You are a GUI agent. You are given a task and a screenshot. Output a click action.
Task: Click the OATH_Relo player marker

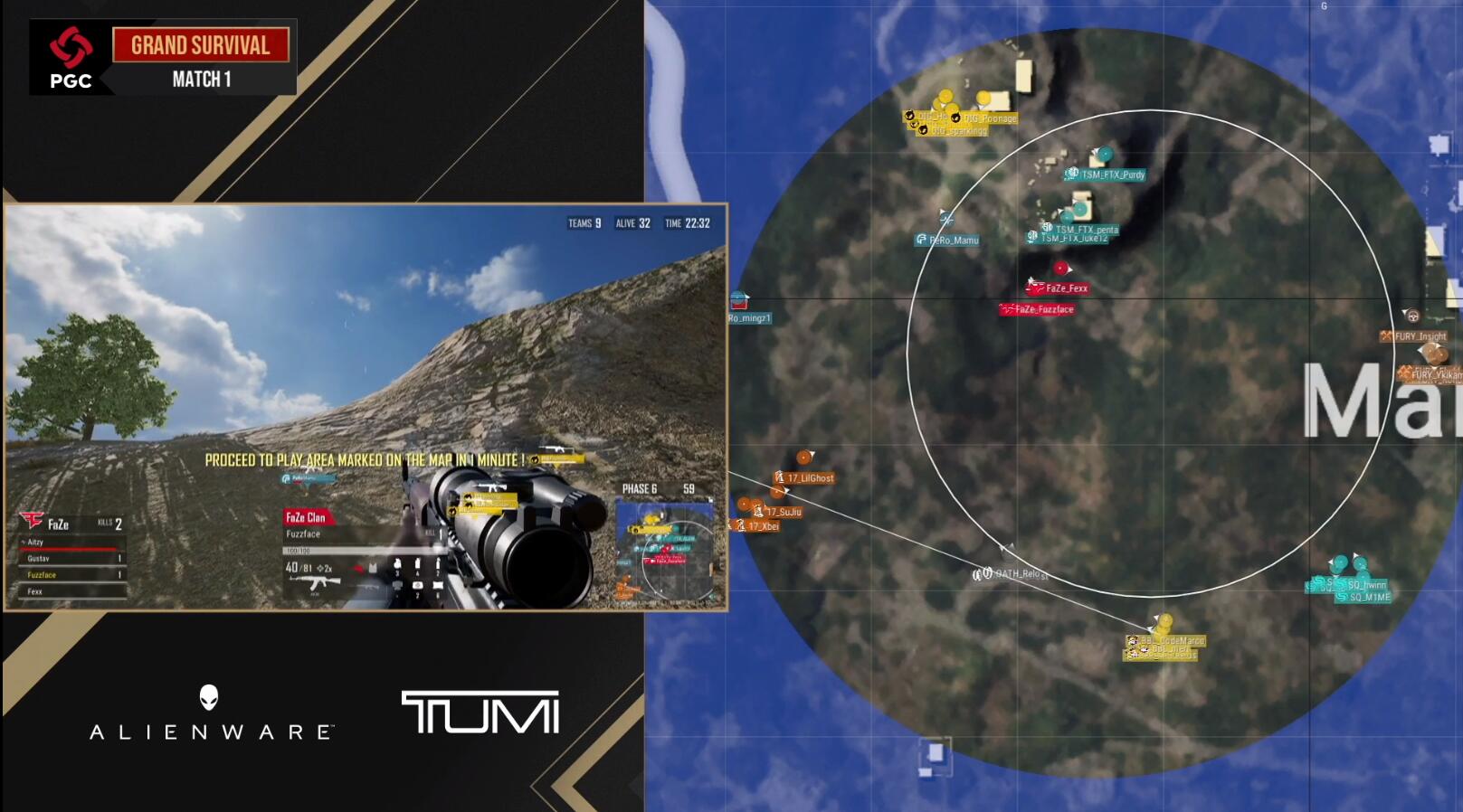[x=1007, y=550]
